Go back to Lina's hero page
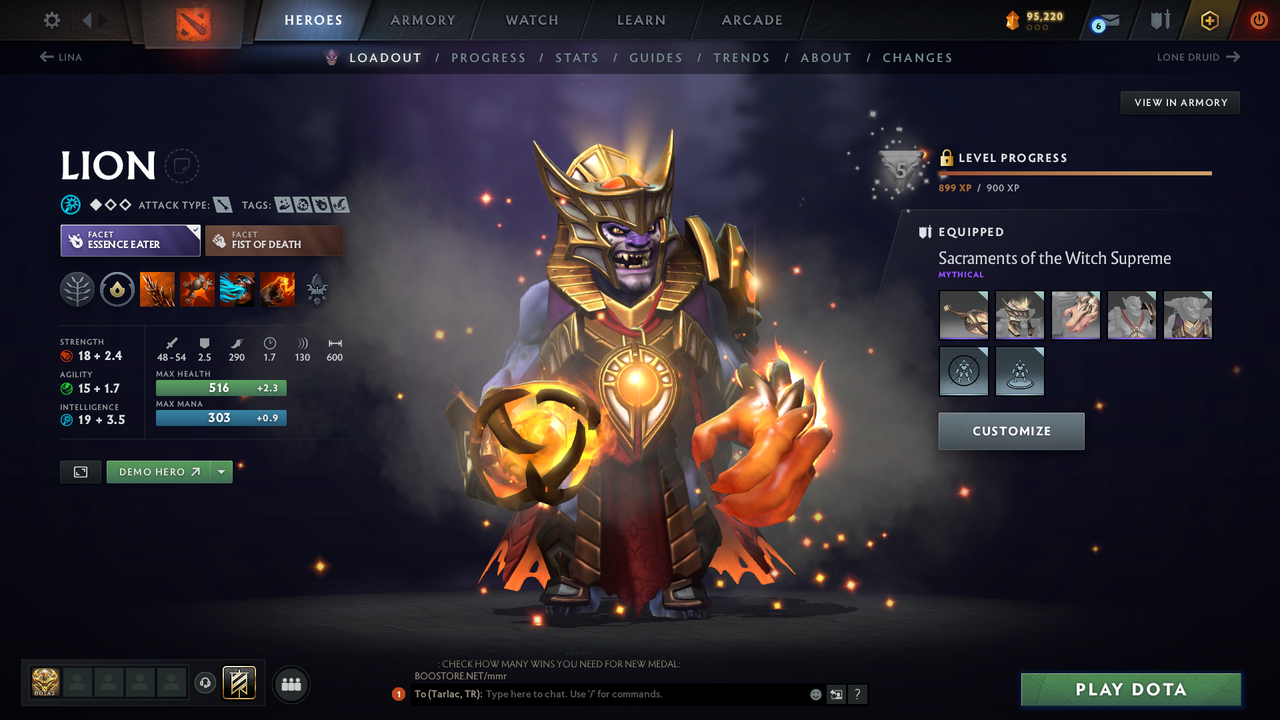The height and width of the screenshot is (720, 1280). tap(60, 57)
